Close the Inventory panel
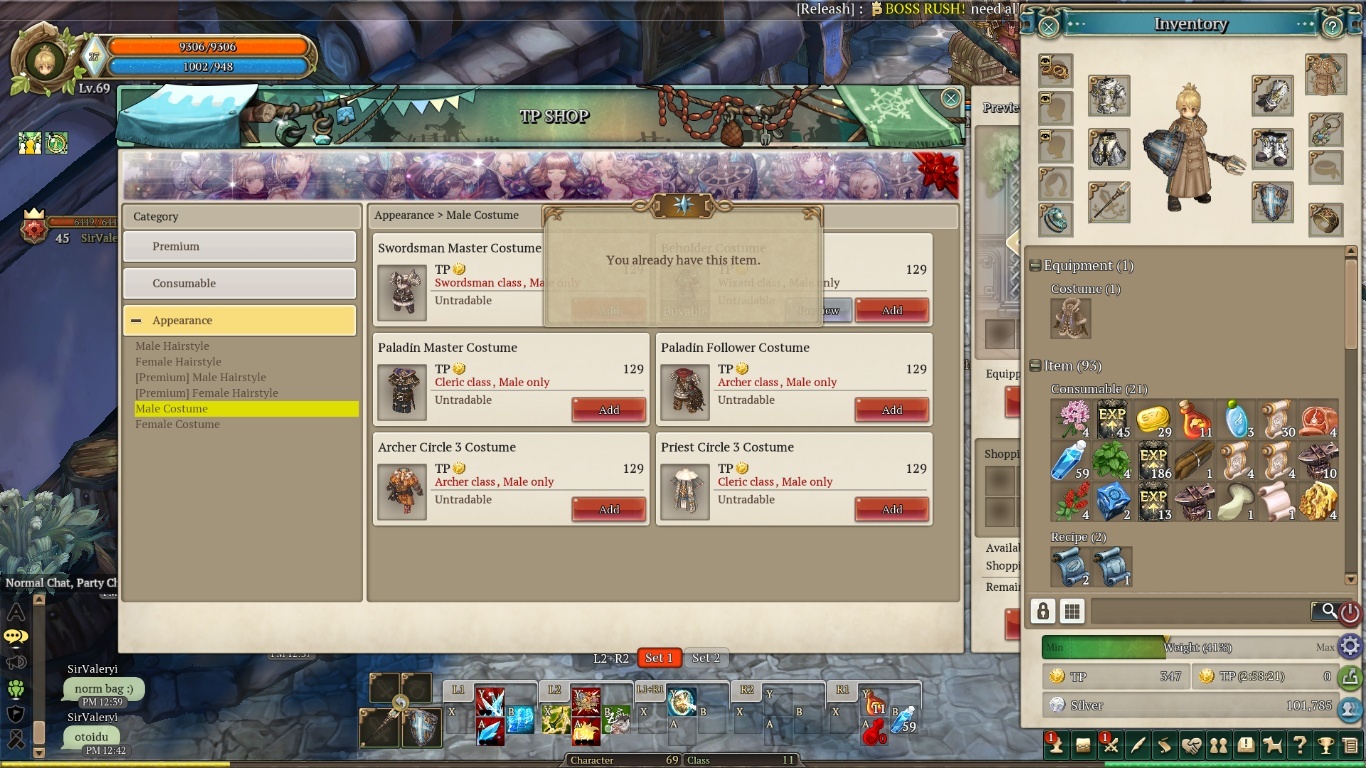This screenshot has height=768, width=1366. (x=1048, y=26)
